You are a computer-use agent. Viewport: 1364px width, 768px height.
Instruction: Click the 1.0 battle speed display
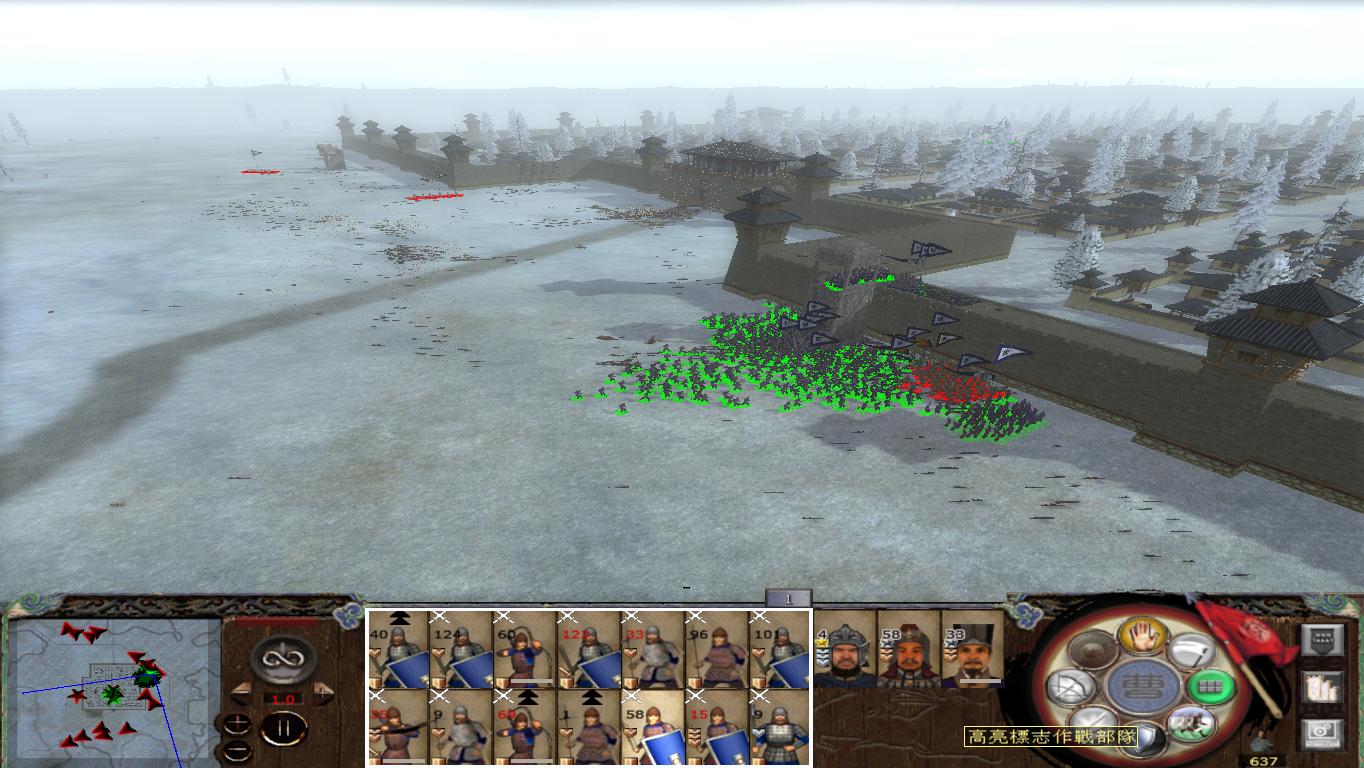(281, 698)
